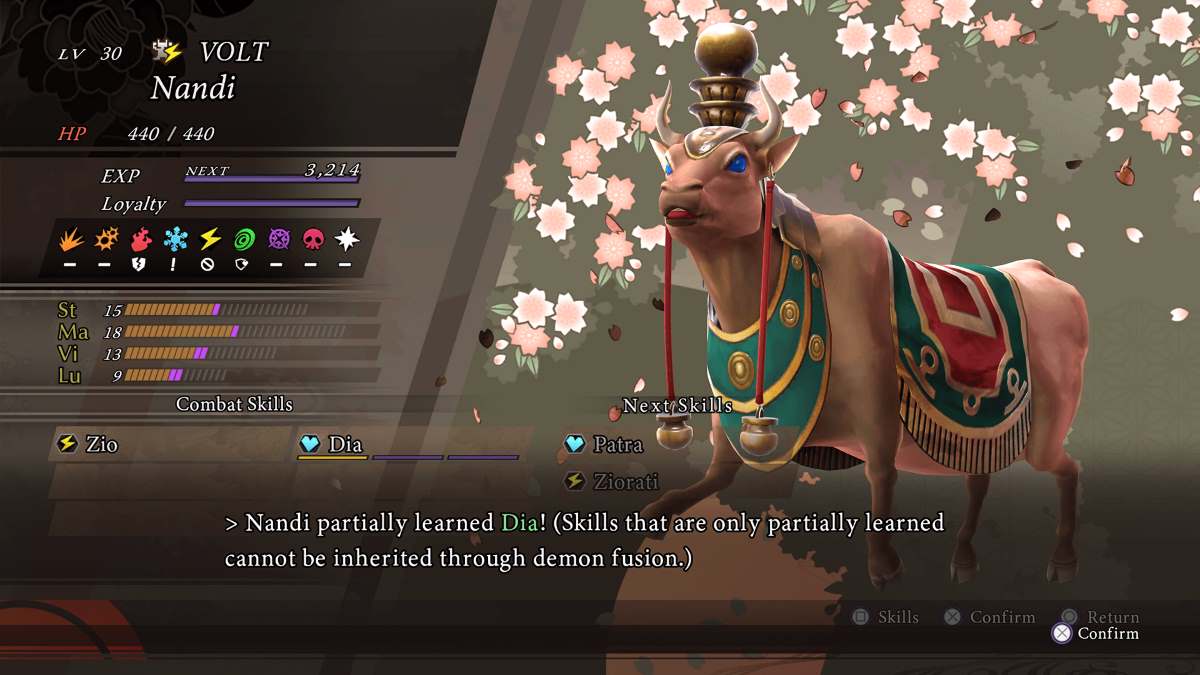
Task: Click the gun burst affinity icon
Action: 106,240
